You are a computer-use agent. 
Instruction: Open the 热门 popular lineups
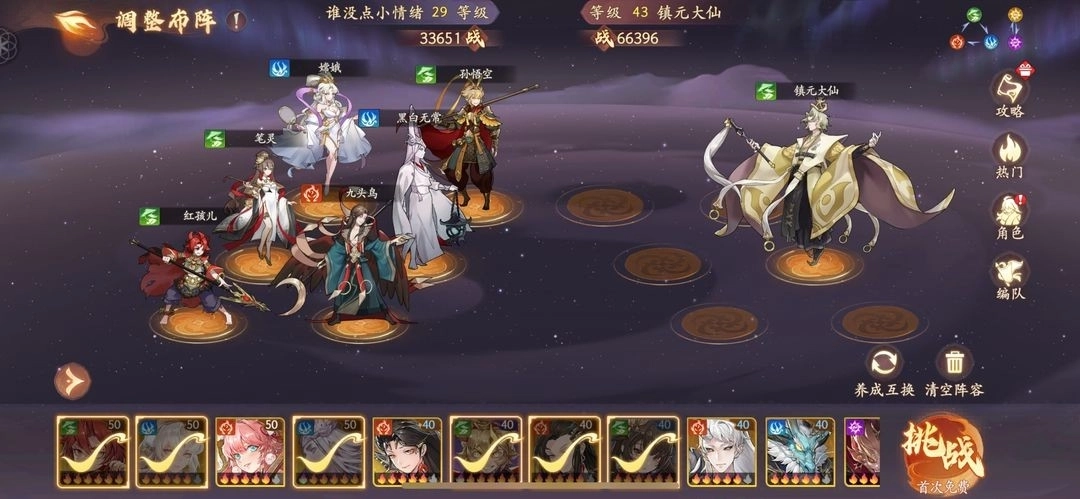click(1009, 155)
